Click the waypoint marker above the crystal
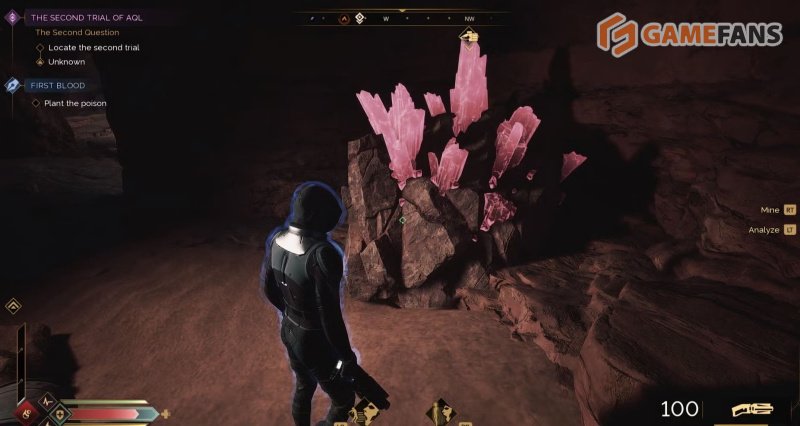This screenshot has height=426, width=800. pos(468,37)
